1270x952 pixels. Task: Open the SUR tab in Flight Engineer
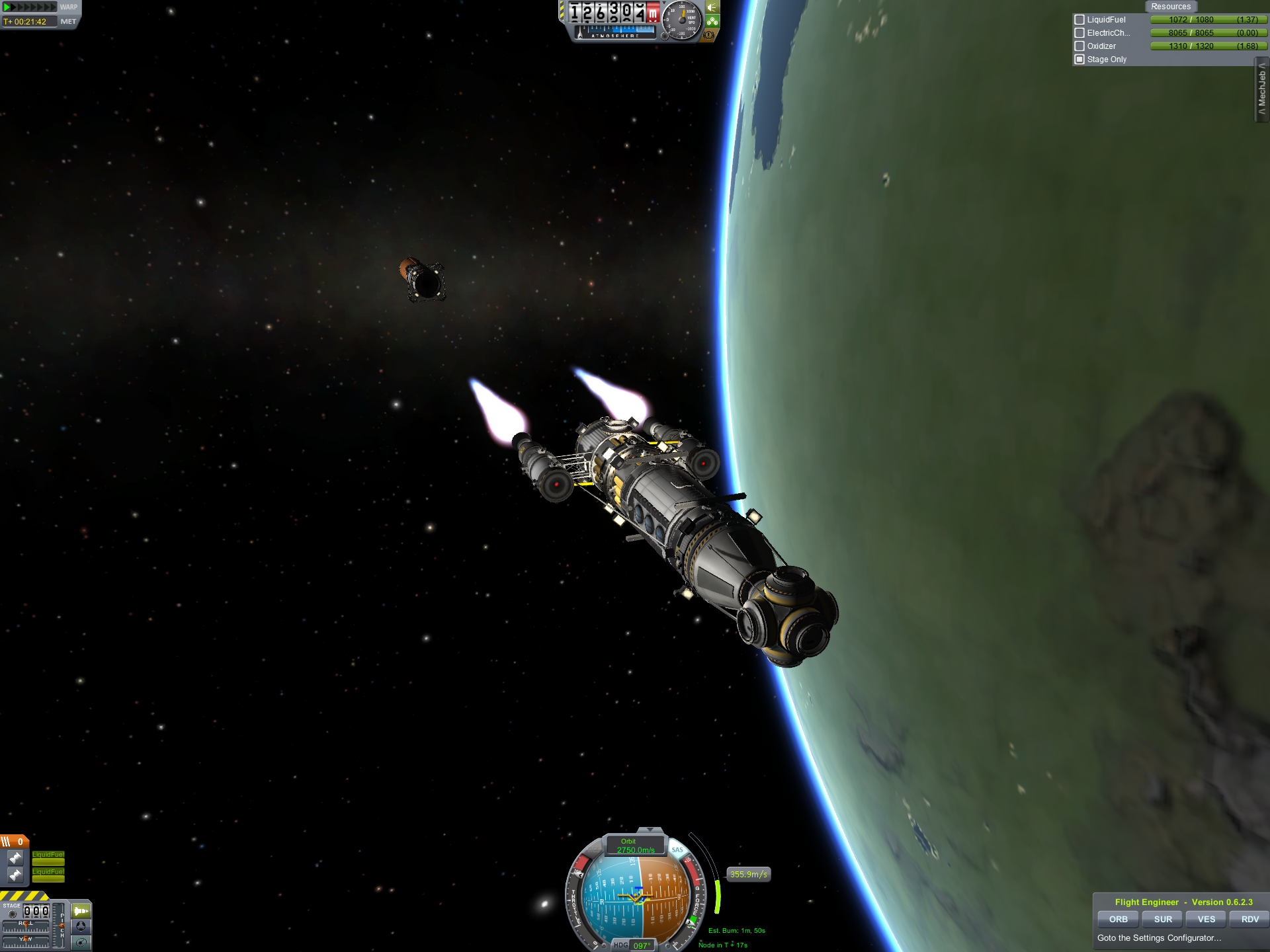[1163, 919]
